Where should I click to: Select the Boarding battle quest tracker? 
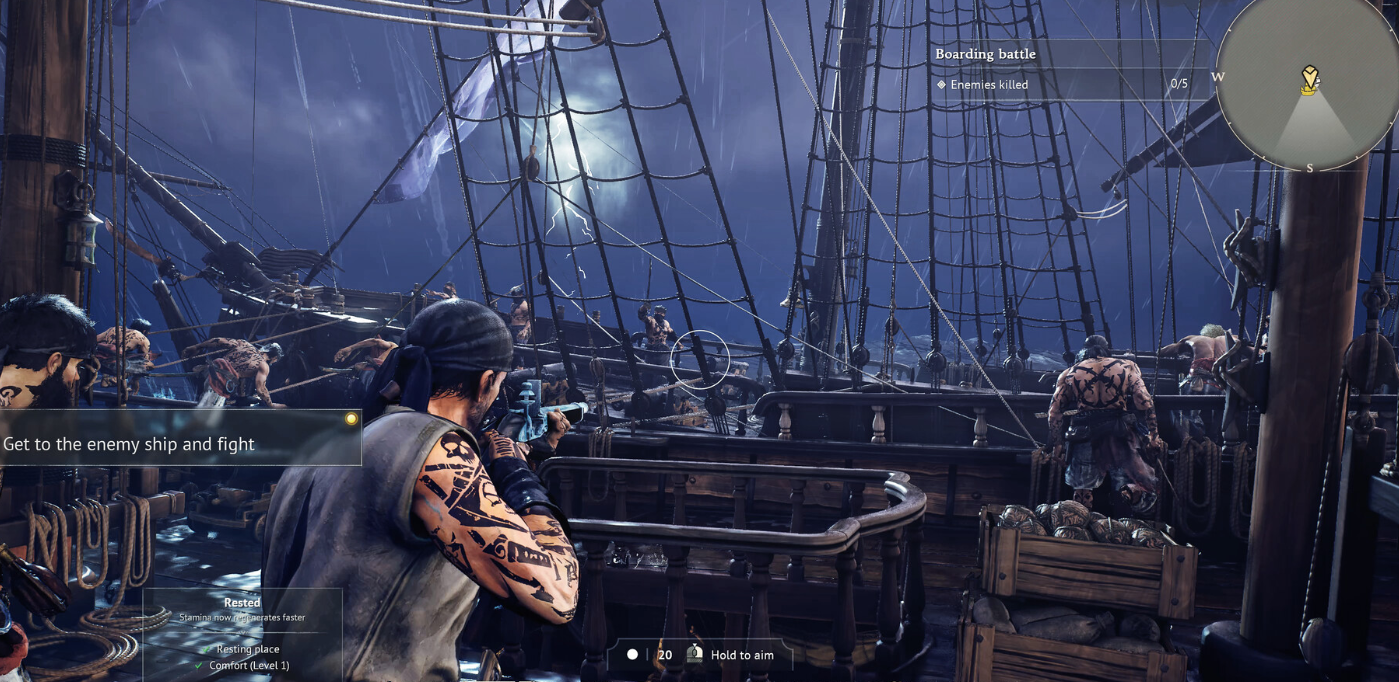(x=985, y=54)
